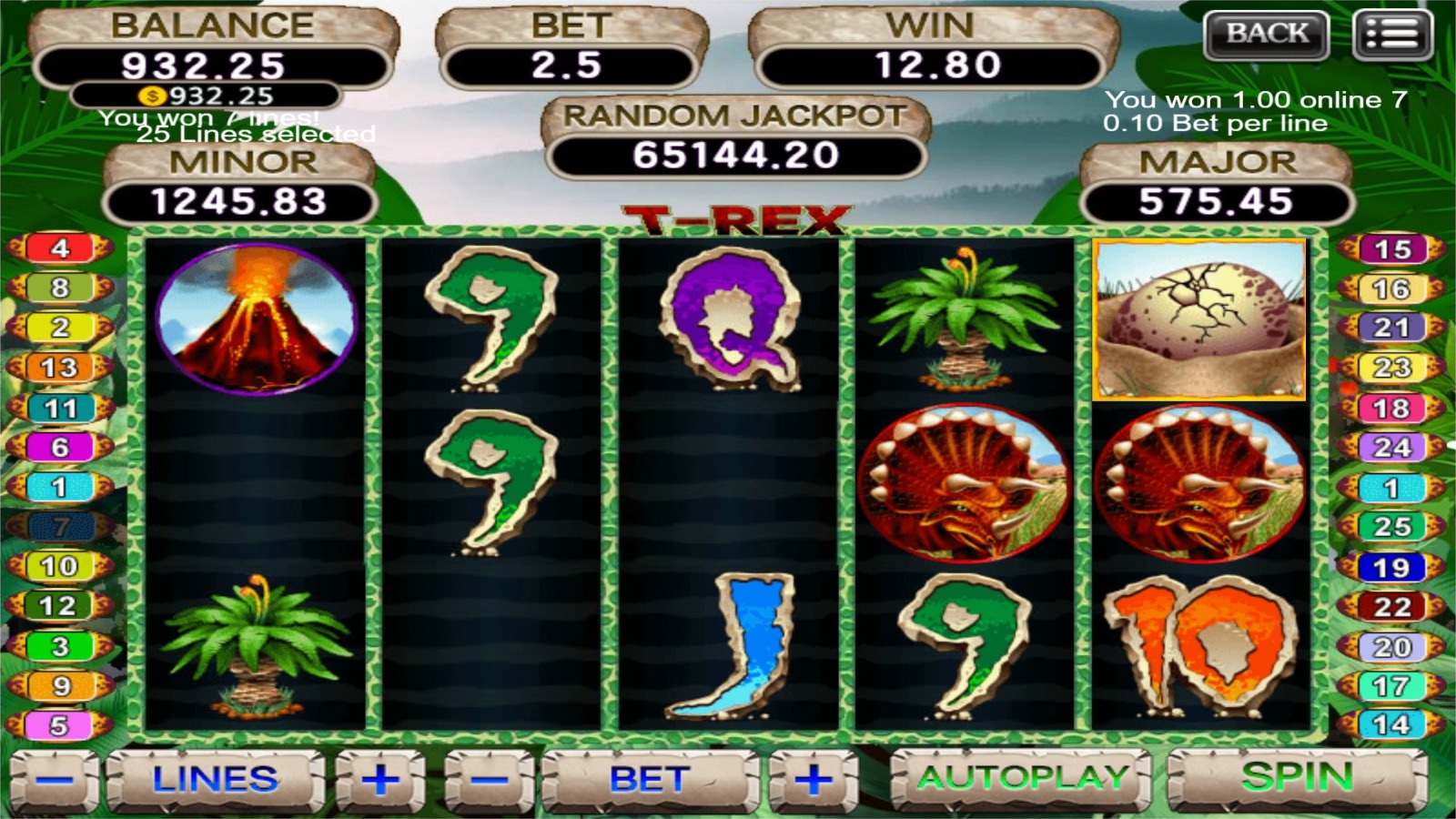Image resolution: width=1456 pixels, height=819 pixels.
Task: Choose payline number 6 marker
Action: tap(60, 447)
